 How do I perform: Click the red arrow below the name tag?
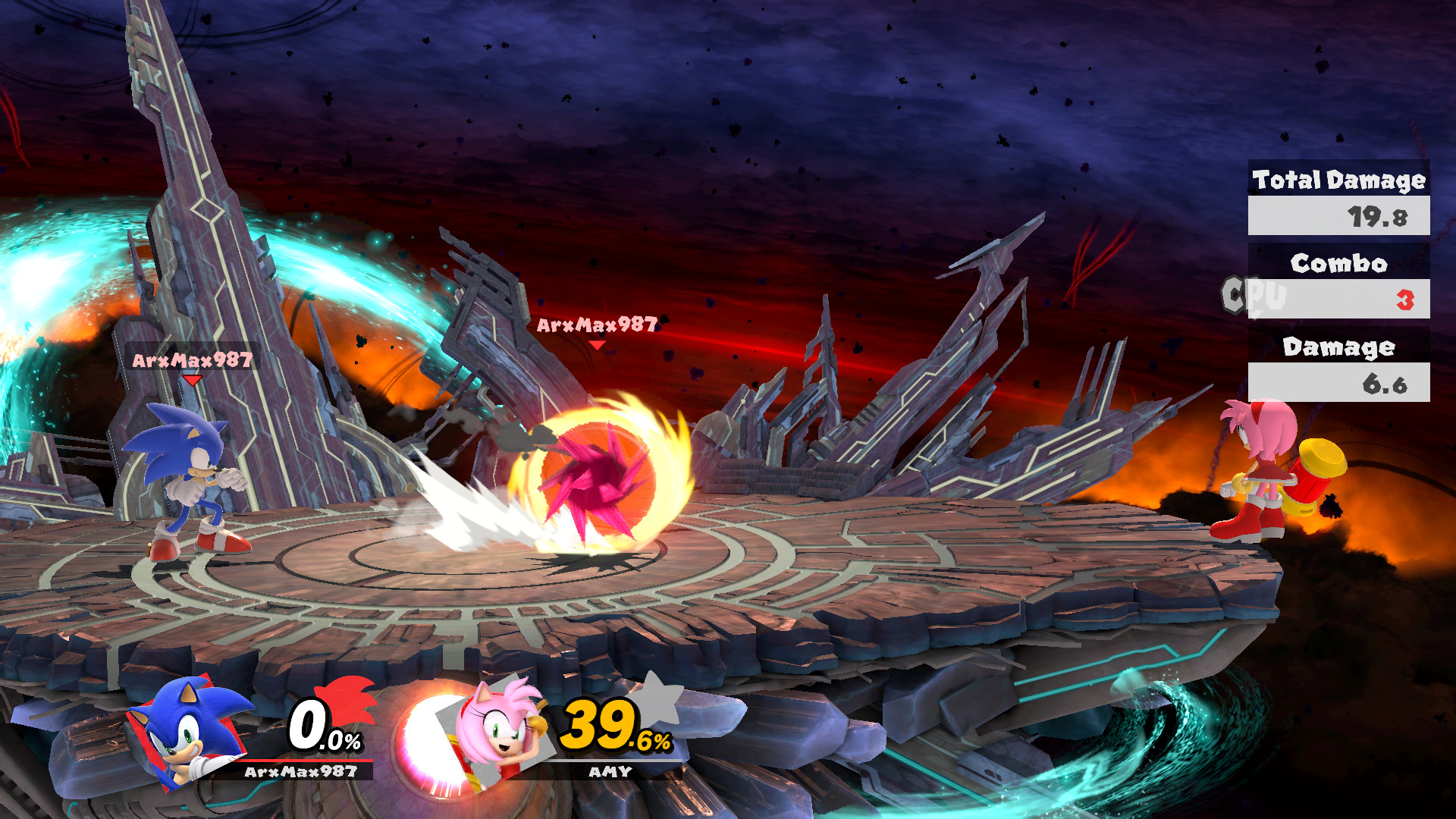pos(192,379)
